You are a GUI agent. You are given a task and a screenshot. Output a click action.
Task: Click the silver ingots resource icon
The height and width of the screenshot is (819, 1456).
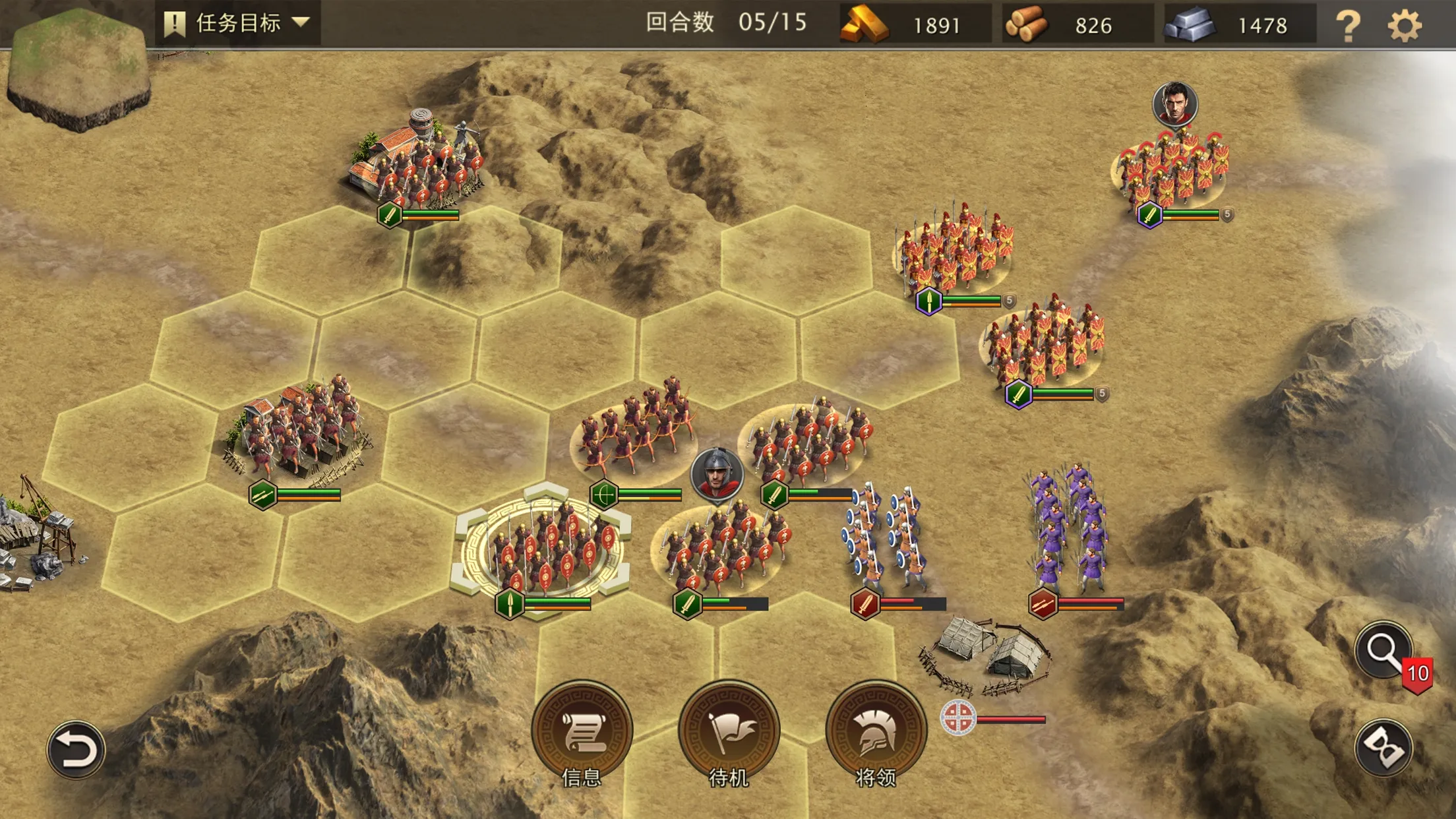pos(1189,25)
